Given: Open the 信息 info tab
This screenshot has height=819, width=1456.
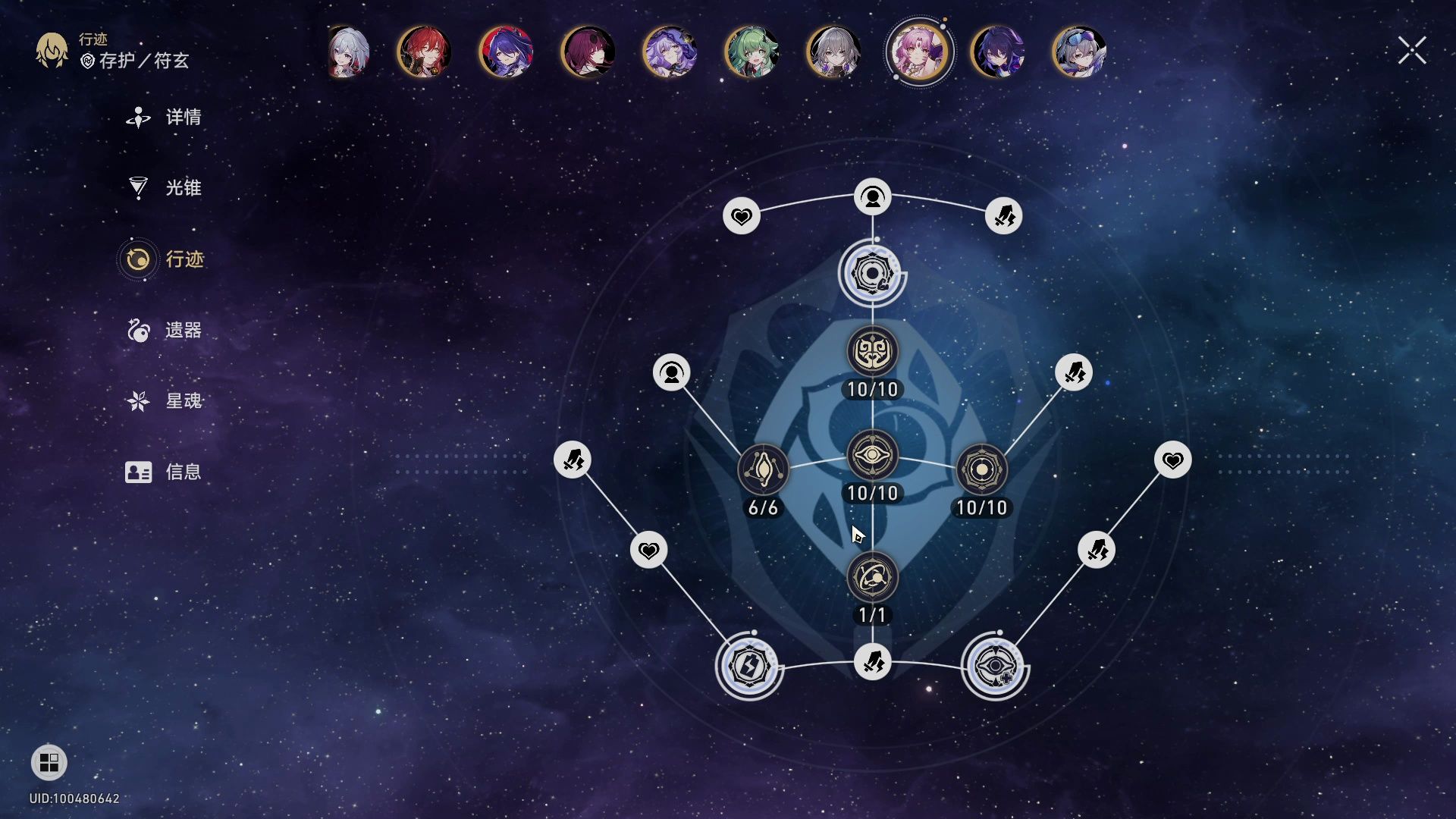Looking at the screenshot, I should point(165,472).
